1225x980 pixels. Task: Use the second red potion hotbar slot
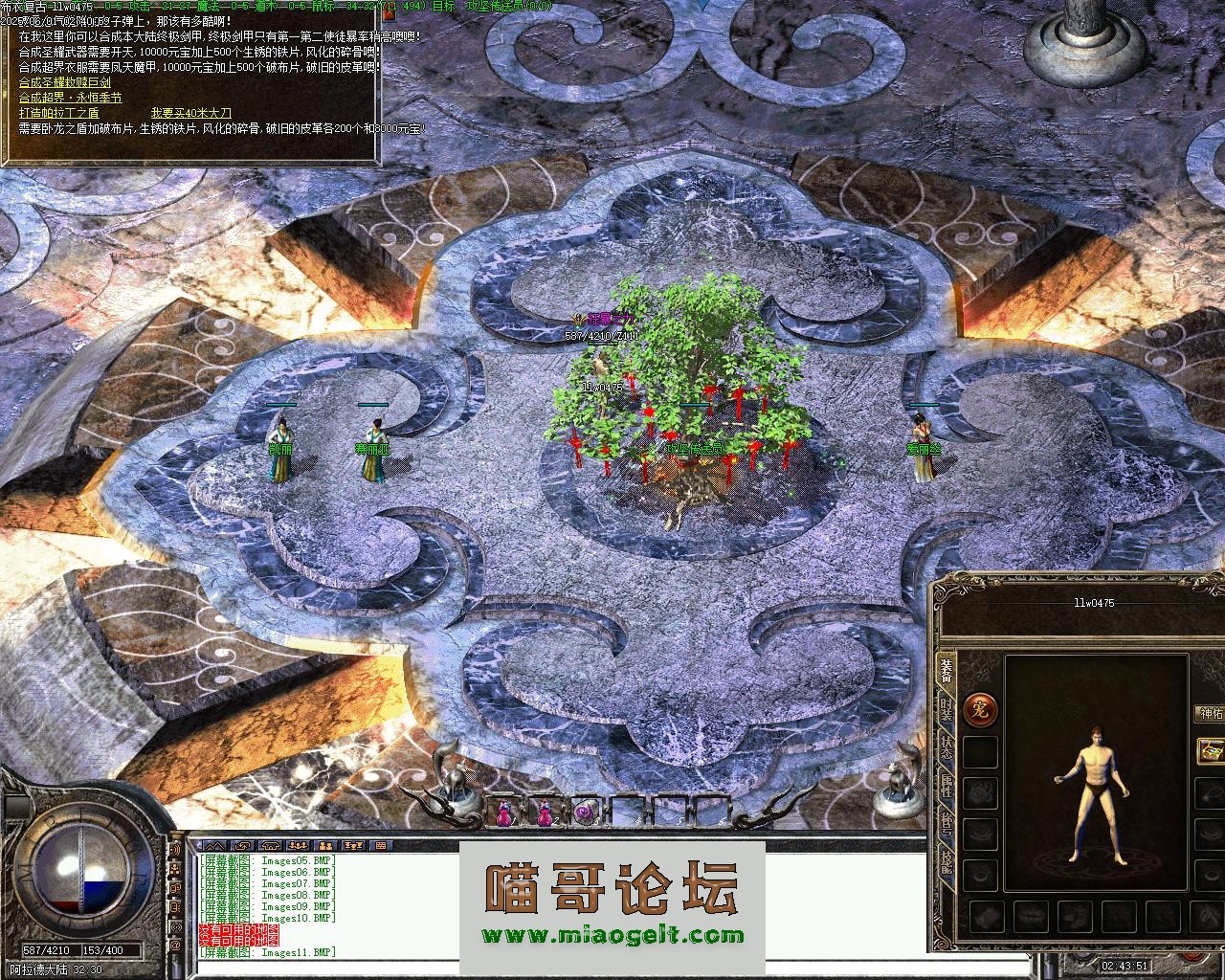coord(545,813)
